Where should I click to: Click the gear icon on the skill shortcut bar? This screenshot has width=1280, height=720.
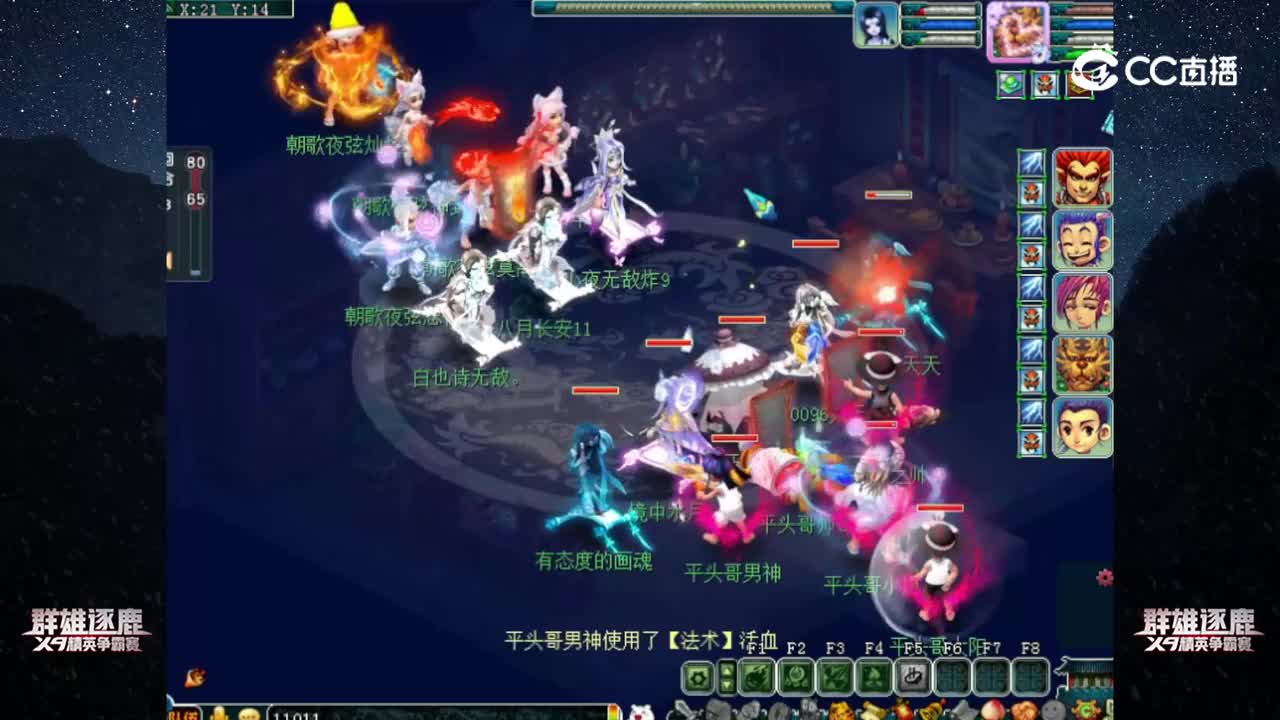[700, 676]
